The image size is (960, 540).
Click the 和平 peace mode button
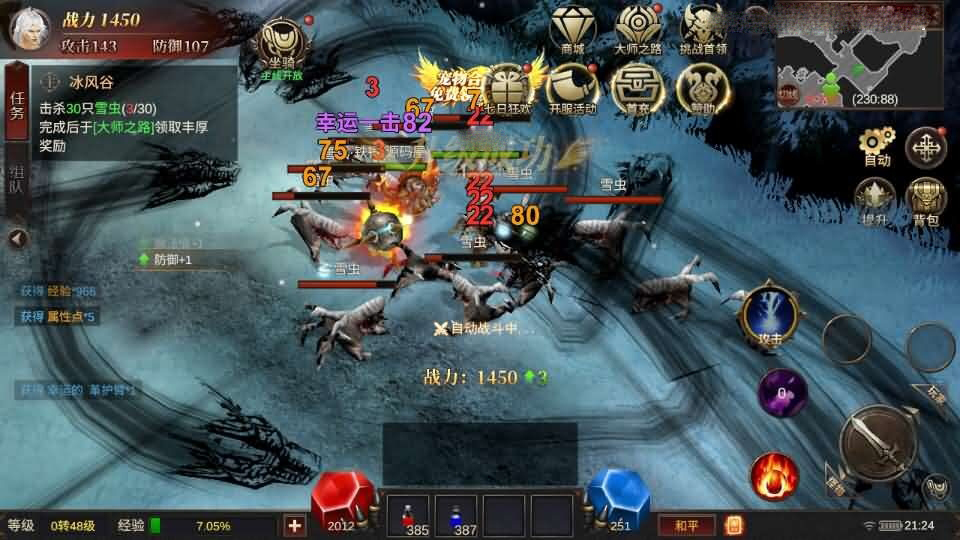pyautogui.click(x=686, y=524)
